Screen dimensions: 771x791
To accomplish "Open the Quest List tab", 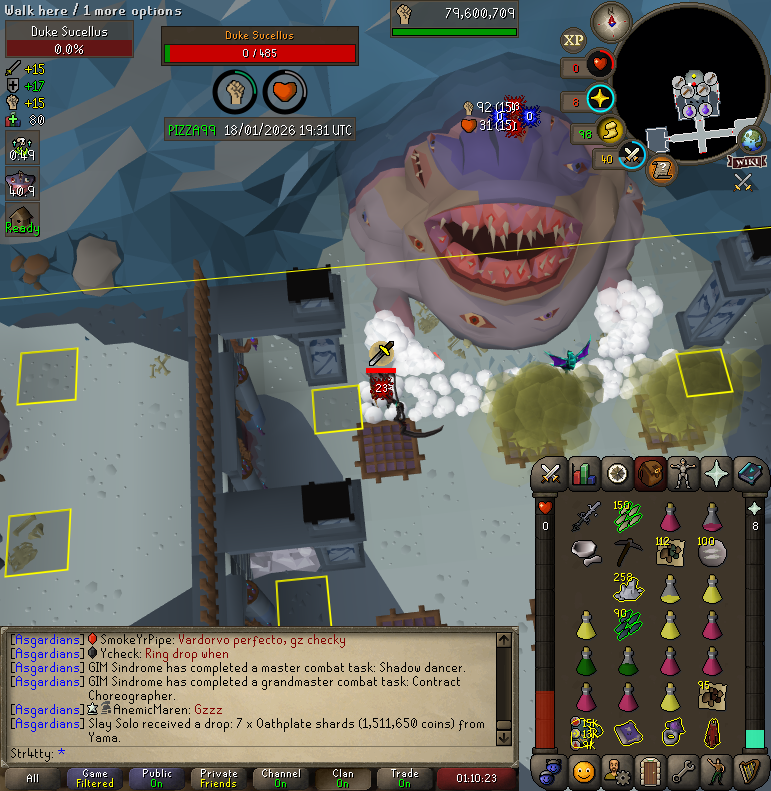I will coord(617,473).
